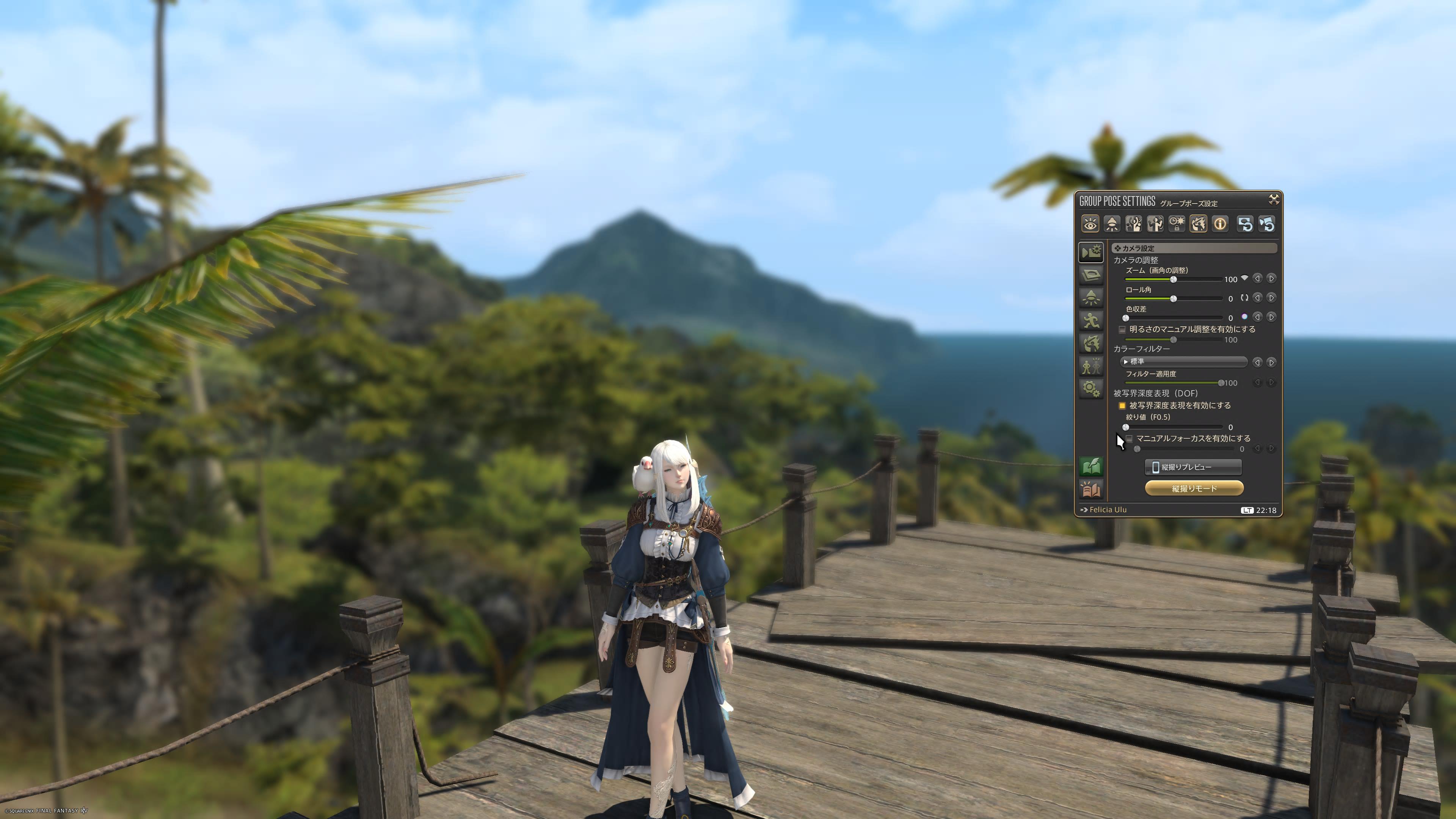Open the info icon in the toolbar
Image resolution: width=1456 pixels, height=819 pixels.
(1220, 224)
